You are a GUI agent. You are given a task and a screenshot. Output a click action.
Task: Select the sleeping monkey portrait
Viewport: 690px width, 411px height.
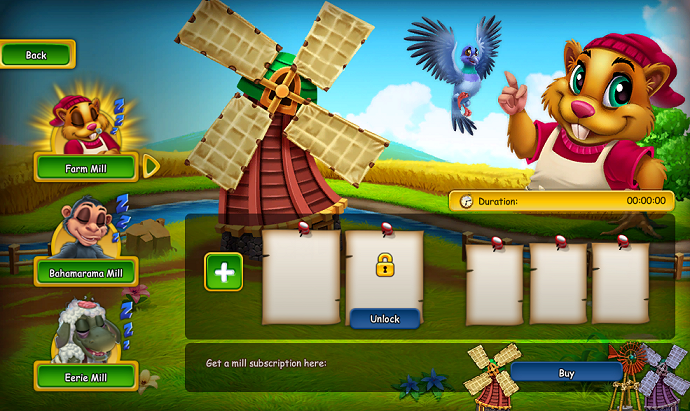point(85,229)
